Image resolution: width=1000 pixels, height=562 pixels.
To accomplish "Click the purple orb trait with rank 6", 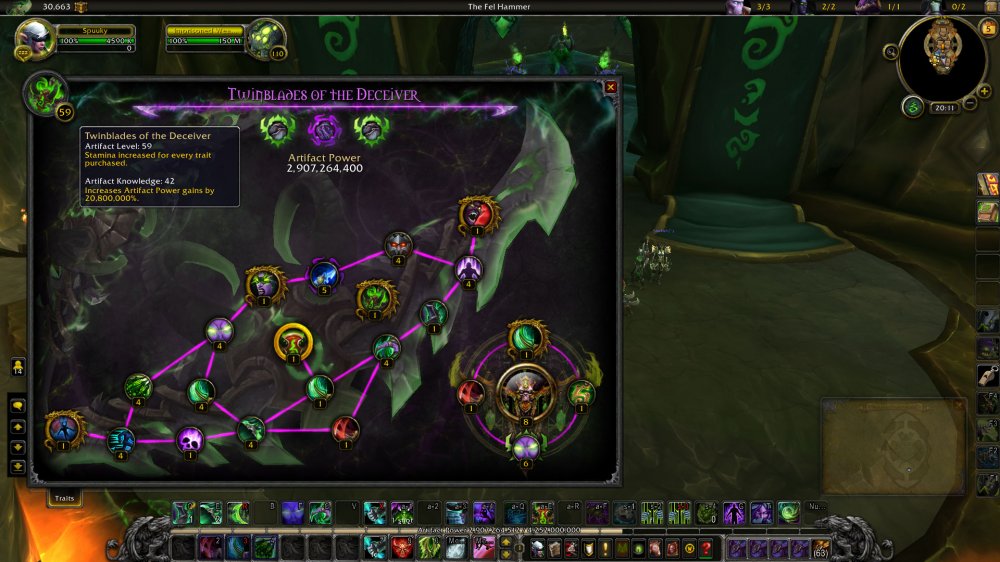I will 526,447.
